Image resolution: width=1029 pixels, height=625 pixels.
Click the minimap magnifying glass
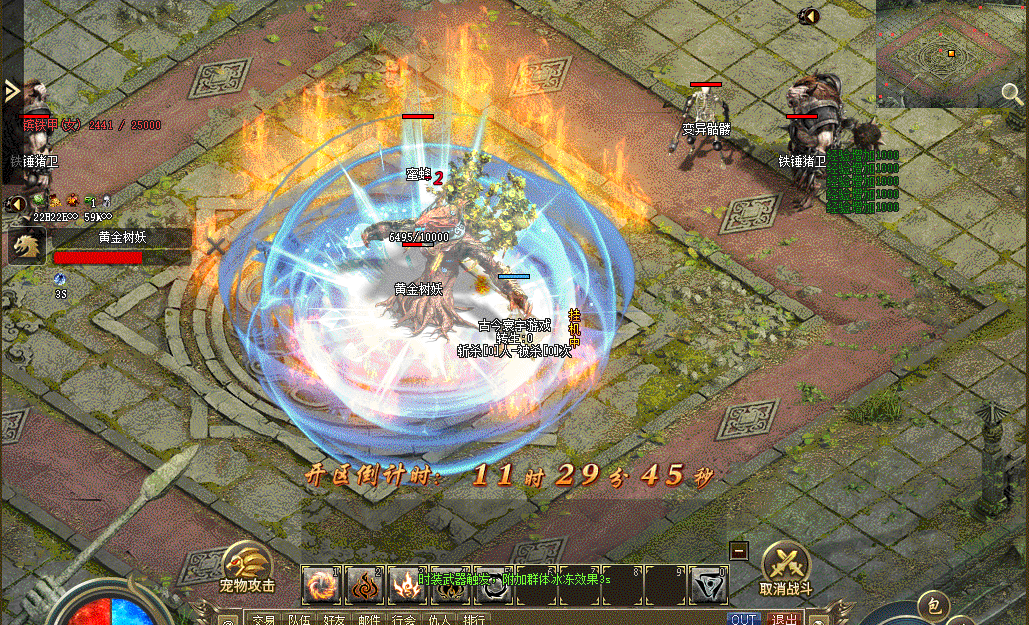pos(1012,94)
